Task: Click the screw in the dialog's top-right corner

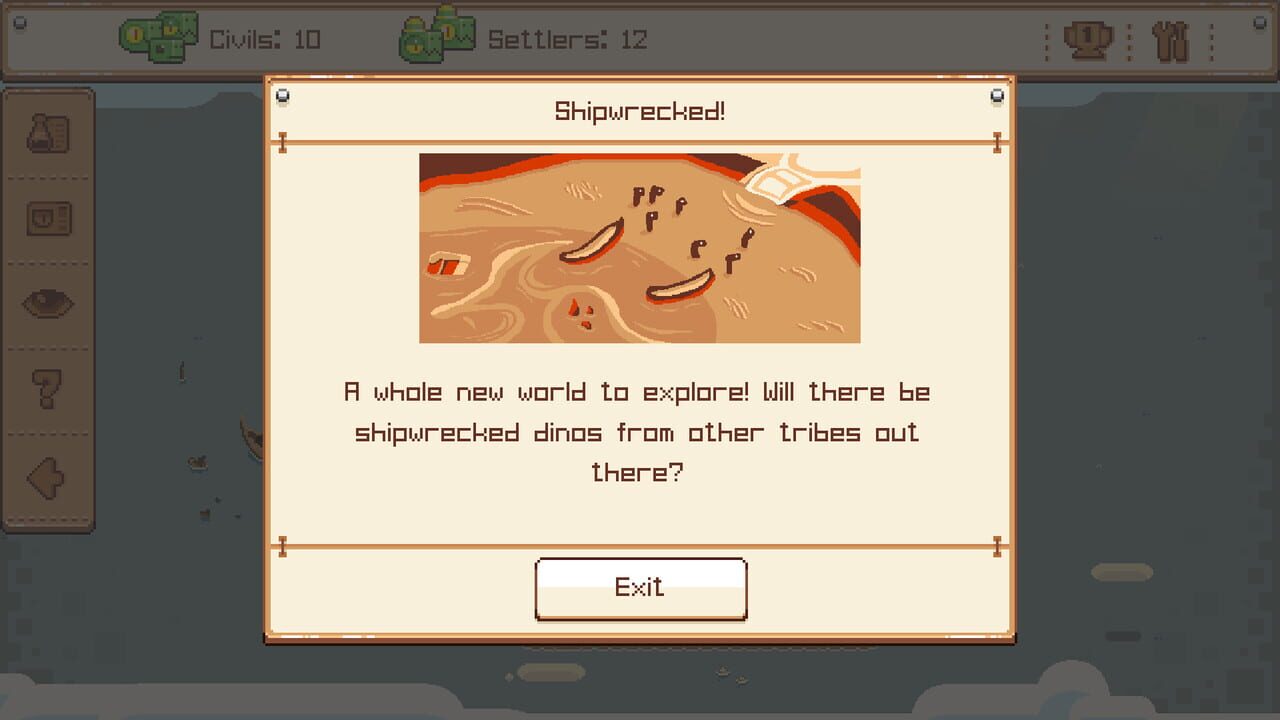Action: [995, 93]
